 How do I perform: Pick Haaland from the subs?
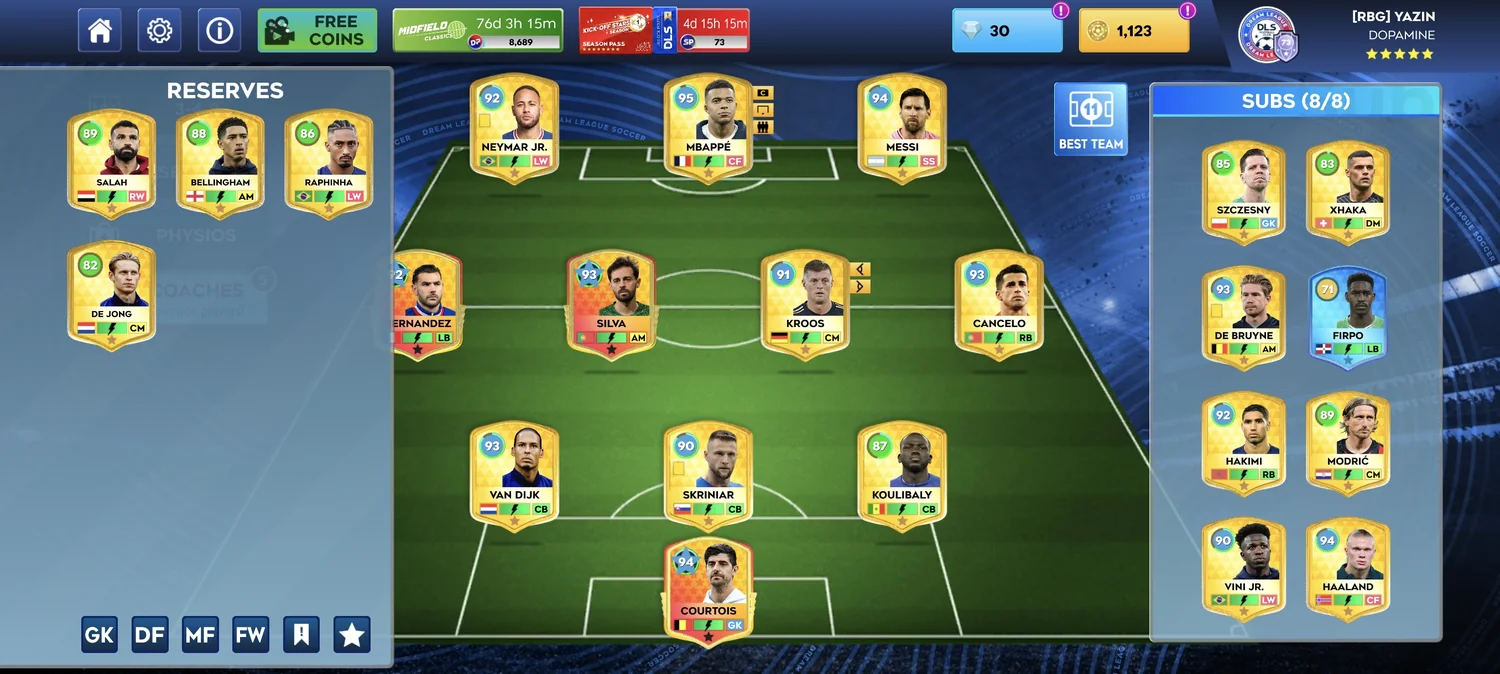pyautogui.click(x=1347, y=566)
